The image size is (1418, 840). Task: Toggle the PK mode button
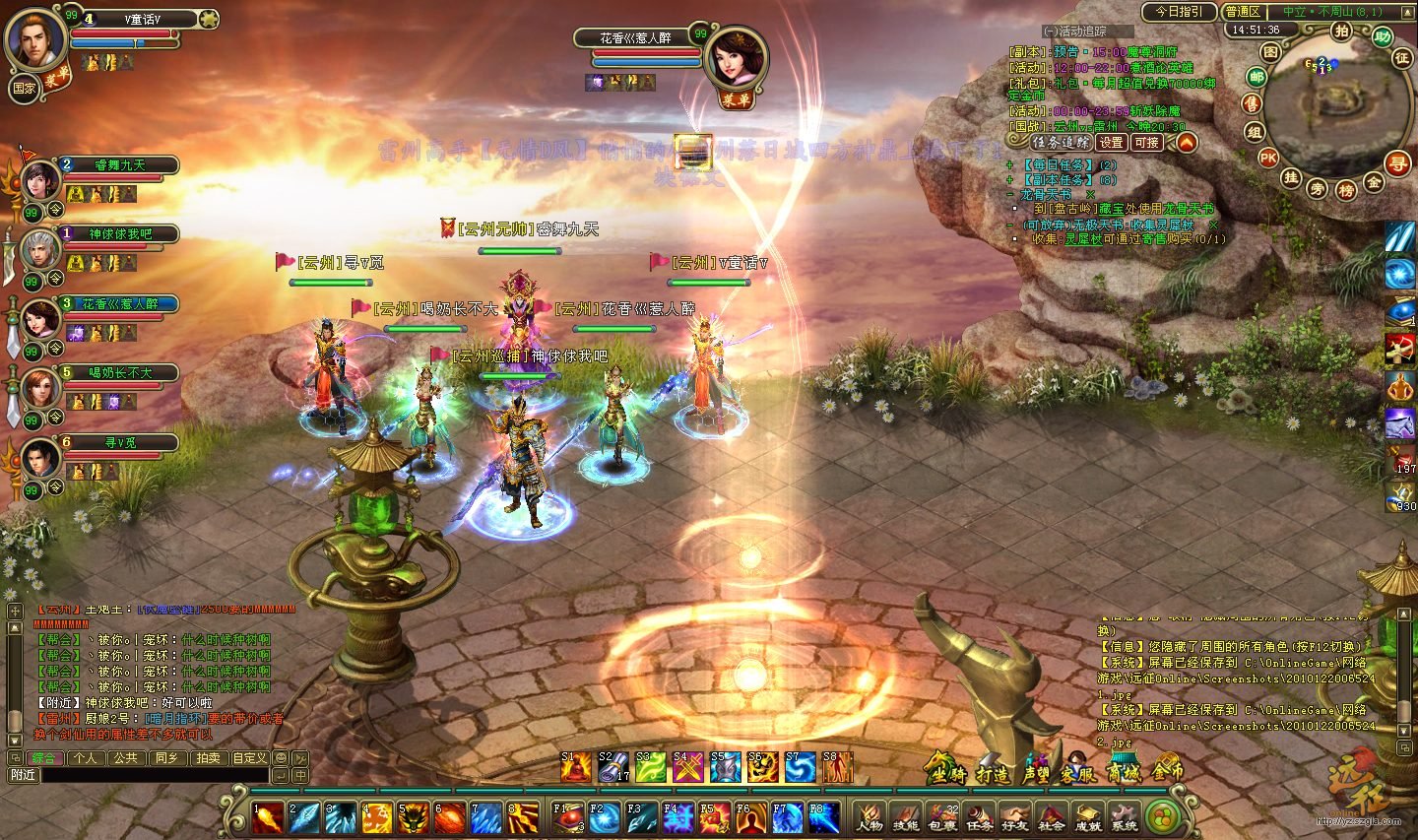click(x=1268, y=158)
